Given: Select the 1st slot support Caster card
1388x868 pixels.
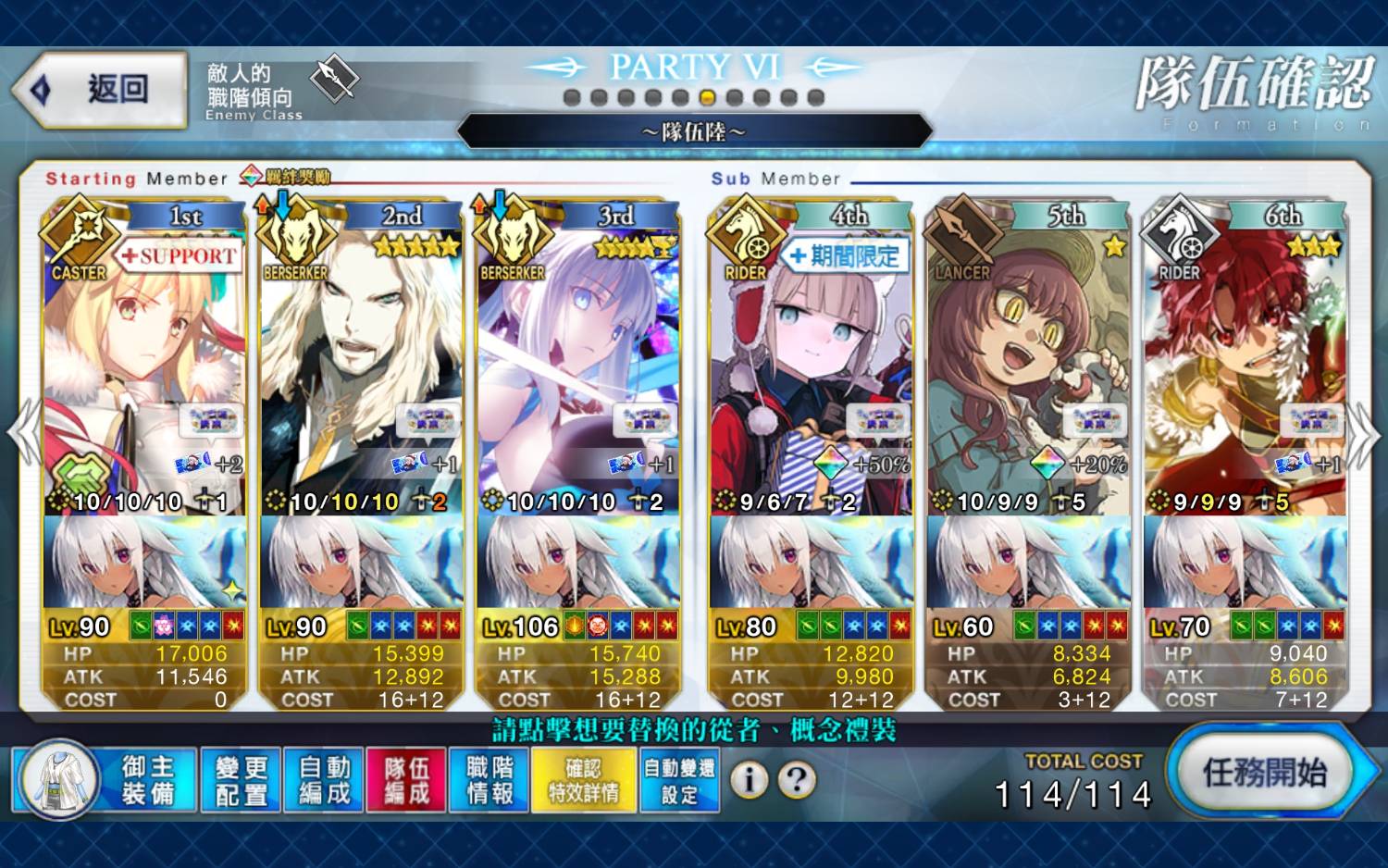Looking at the screenshot, I should tap(143, 370).
